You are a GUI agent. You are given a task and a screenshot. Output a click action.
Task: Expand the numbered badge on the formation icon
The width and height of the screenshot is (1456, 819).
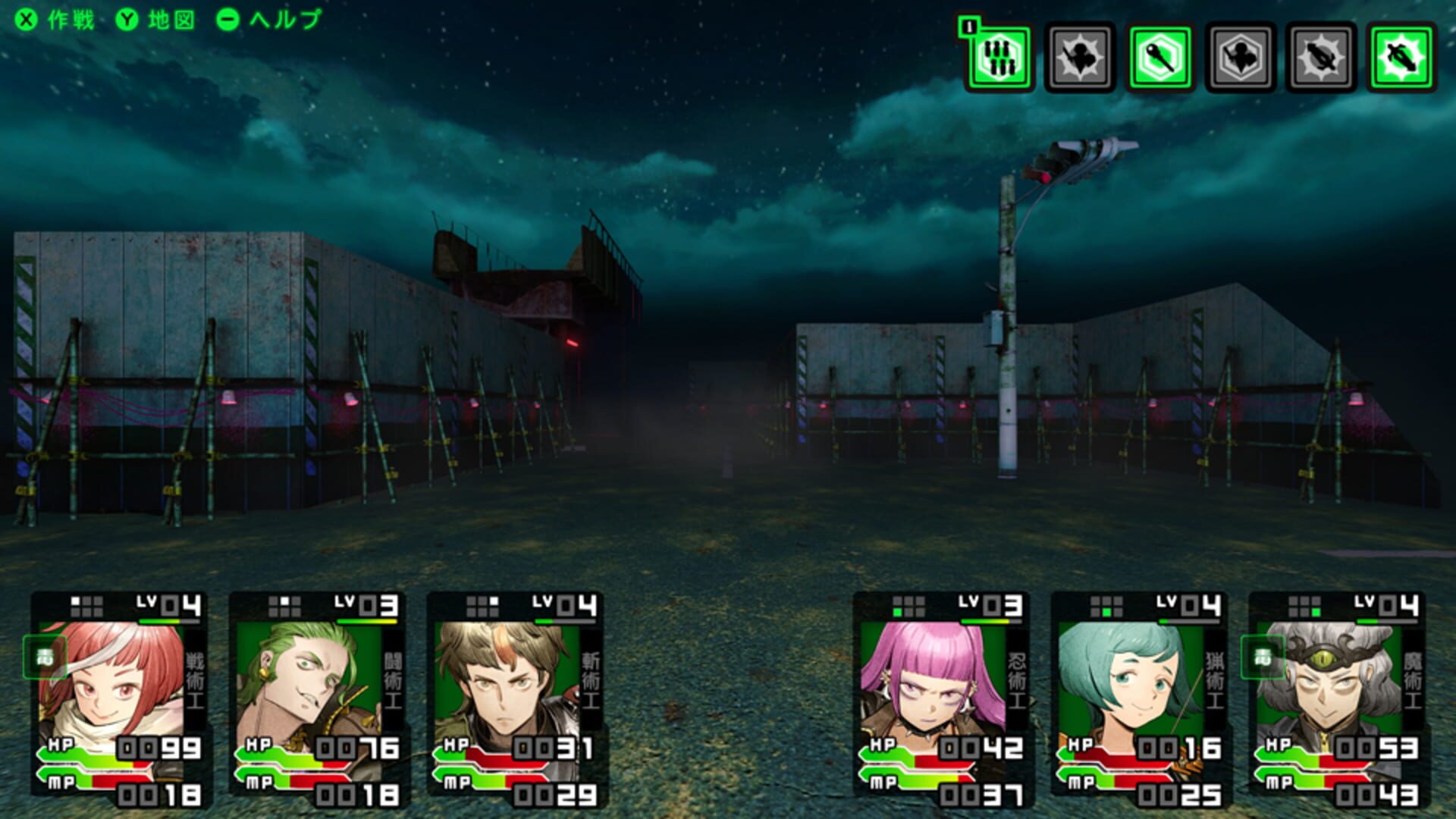click(x=969, y=27)
